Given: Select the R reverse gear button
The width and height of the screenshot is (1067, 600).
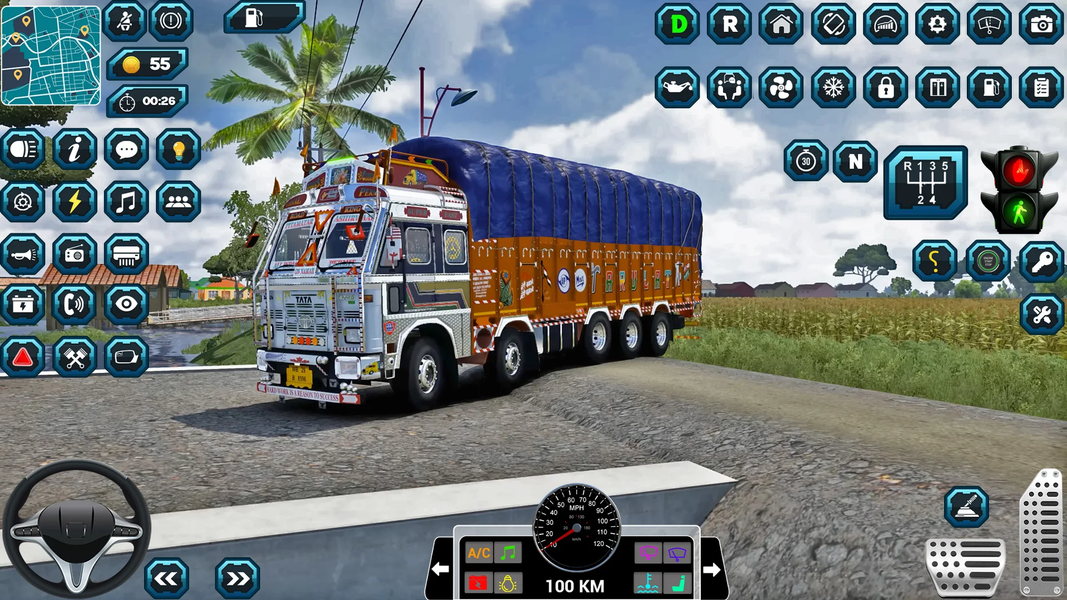Looking at the screenshot, I should [x=729, y=24].
